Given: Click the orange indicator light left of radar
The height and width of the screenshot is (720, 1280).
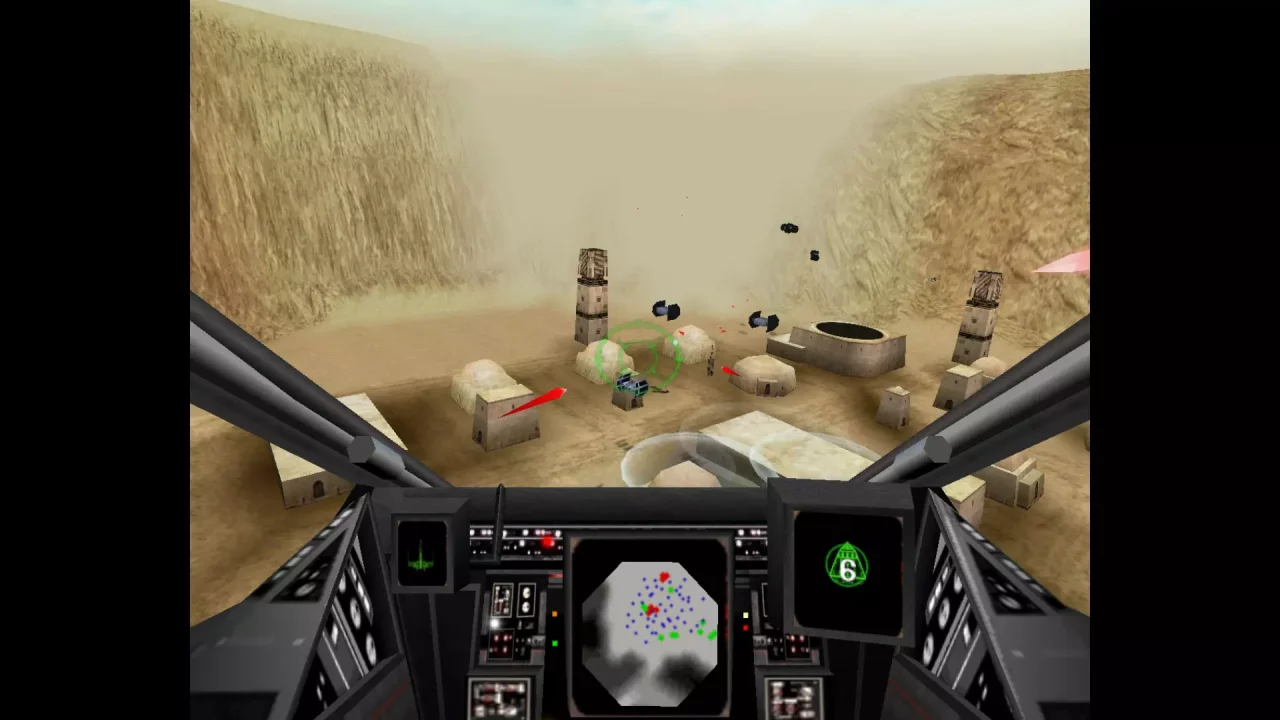Looking at the screenshot, I should click(554, 615).
